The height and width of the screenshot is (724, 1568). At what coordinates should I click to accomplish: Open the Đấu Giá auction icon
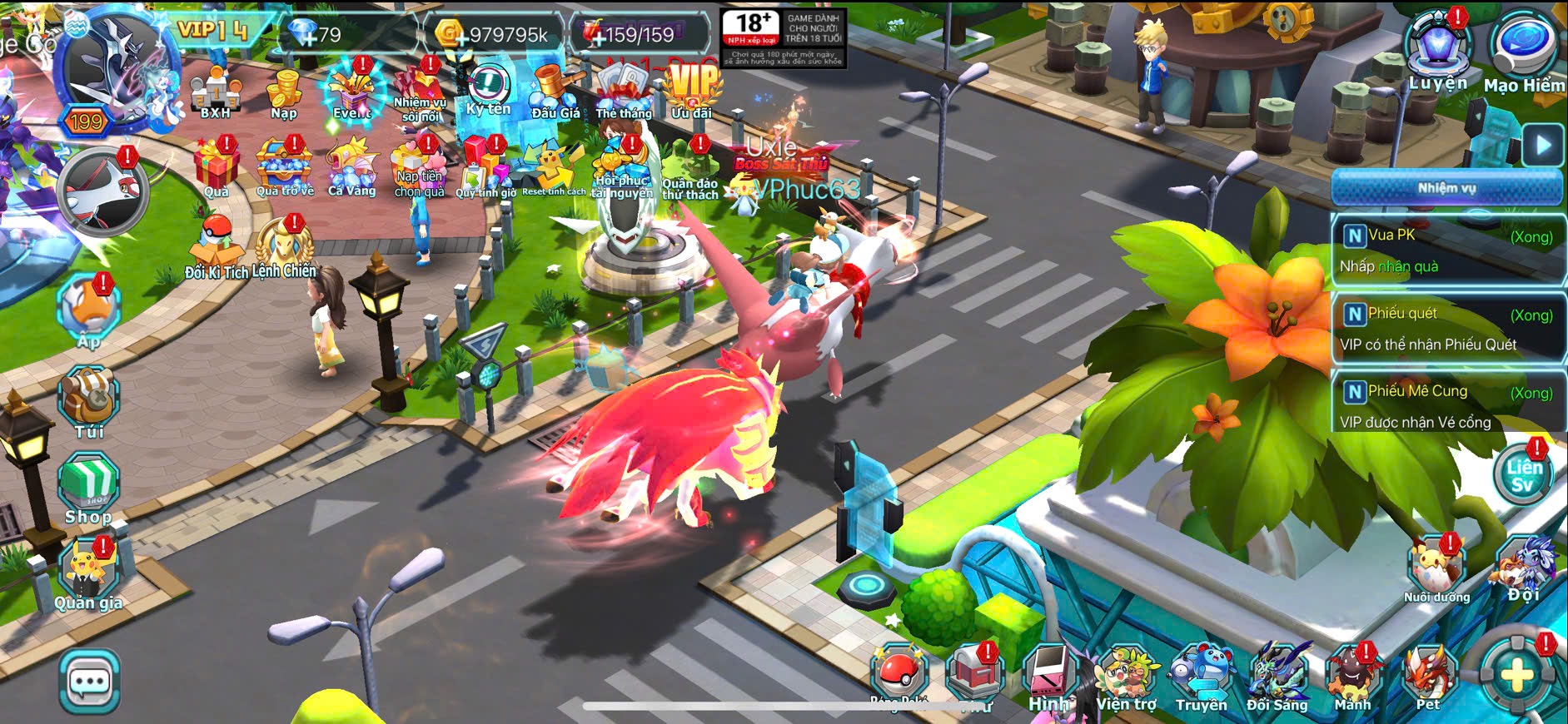pos(555,92)
